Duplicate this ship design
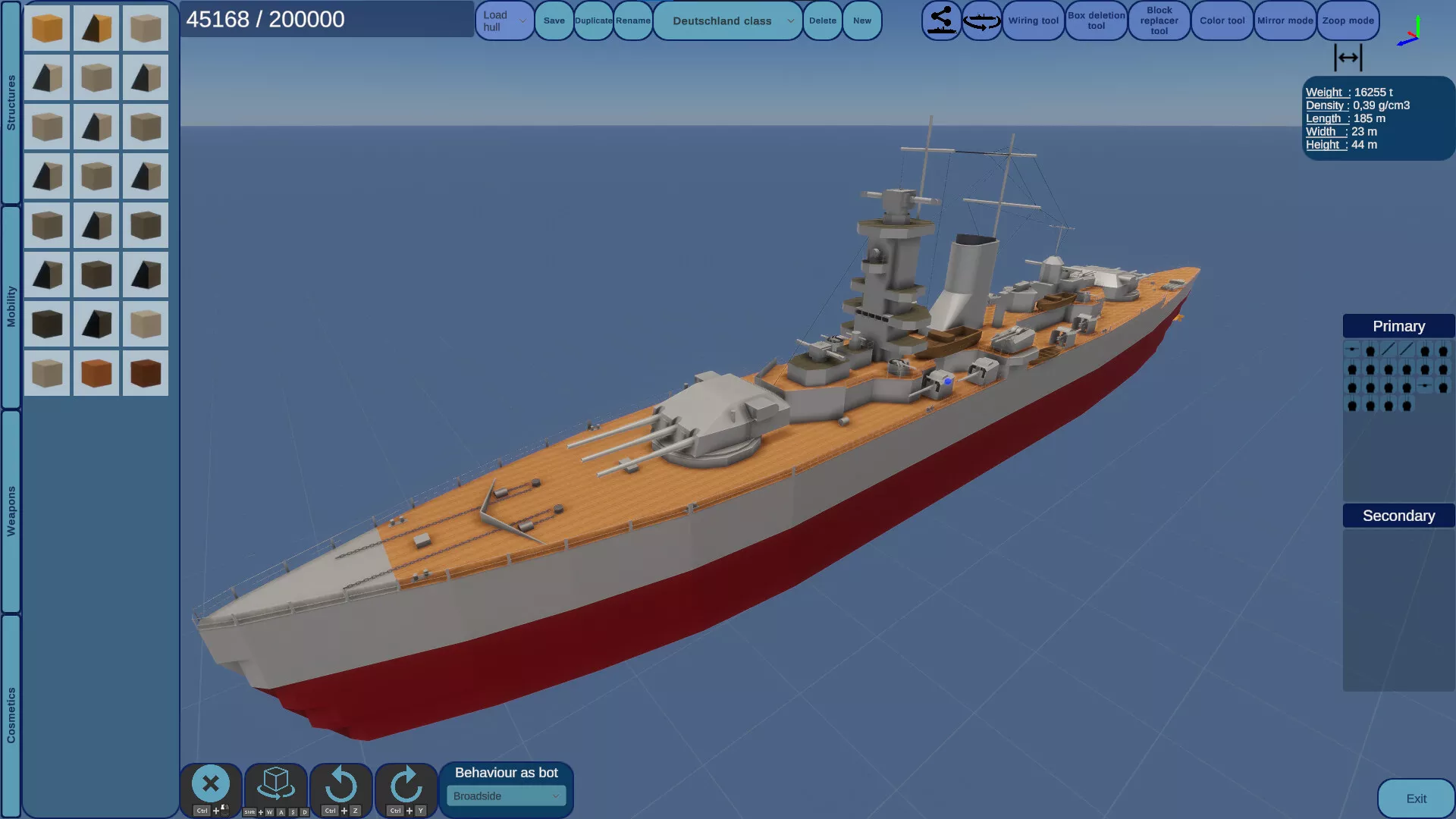This screenshot has width=1456, height=819. (x=593, y=21)
